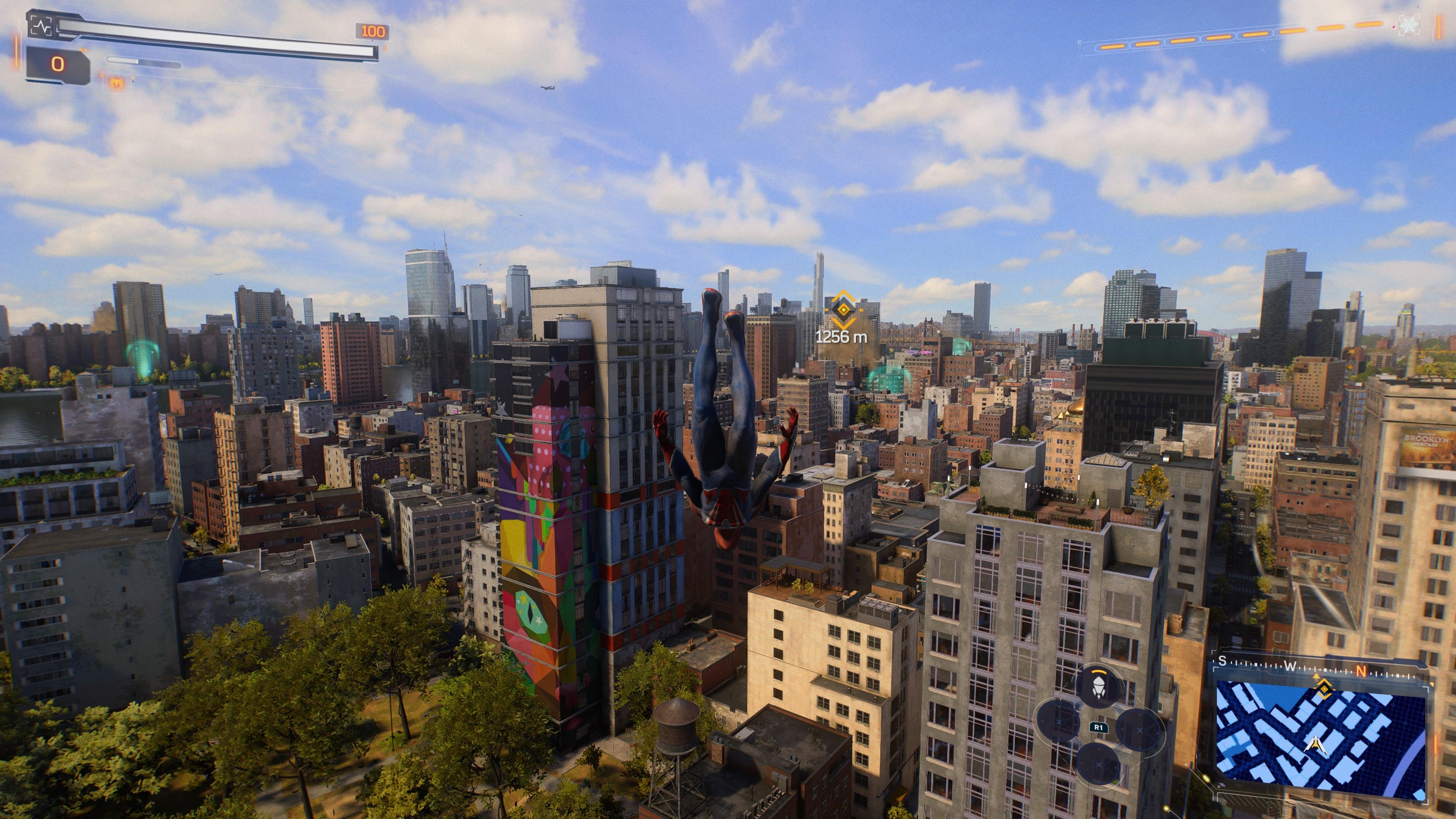Expand the gadget selection wheel via R1 prompt

tap(1099, 728)
